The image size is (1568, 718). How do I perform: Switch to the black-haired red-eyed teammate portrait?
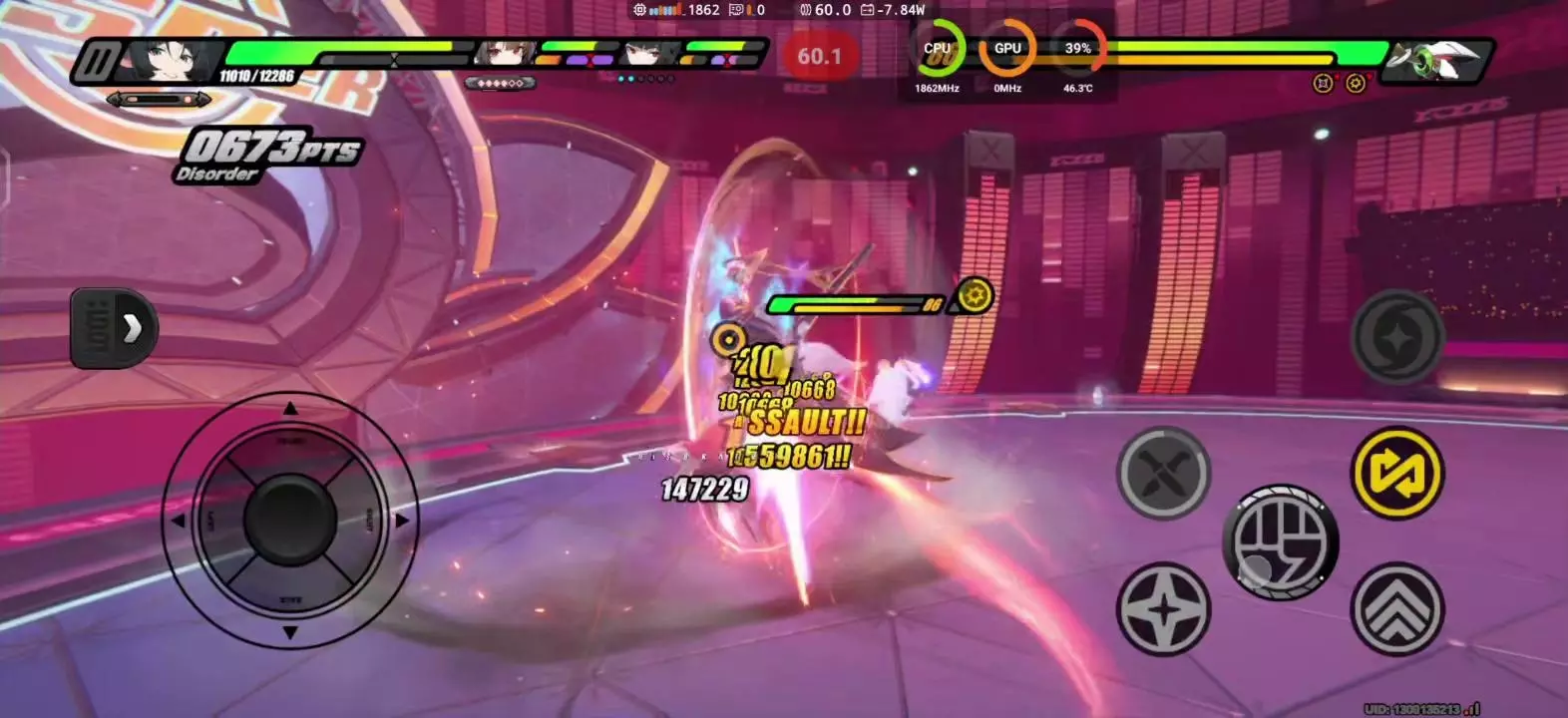pyautogui.click(x=649, y=54)
